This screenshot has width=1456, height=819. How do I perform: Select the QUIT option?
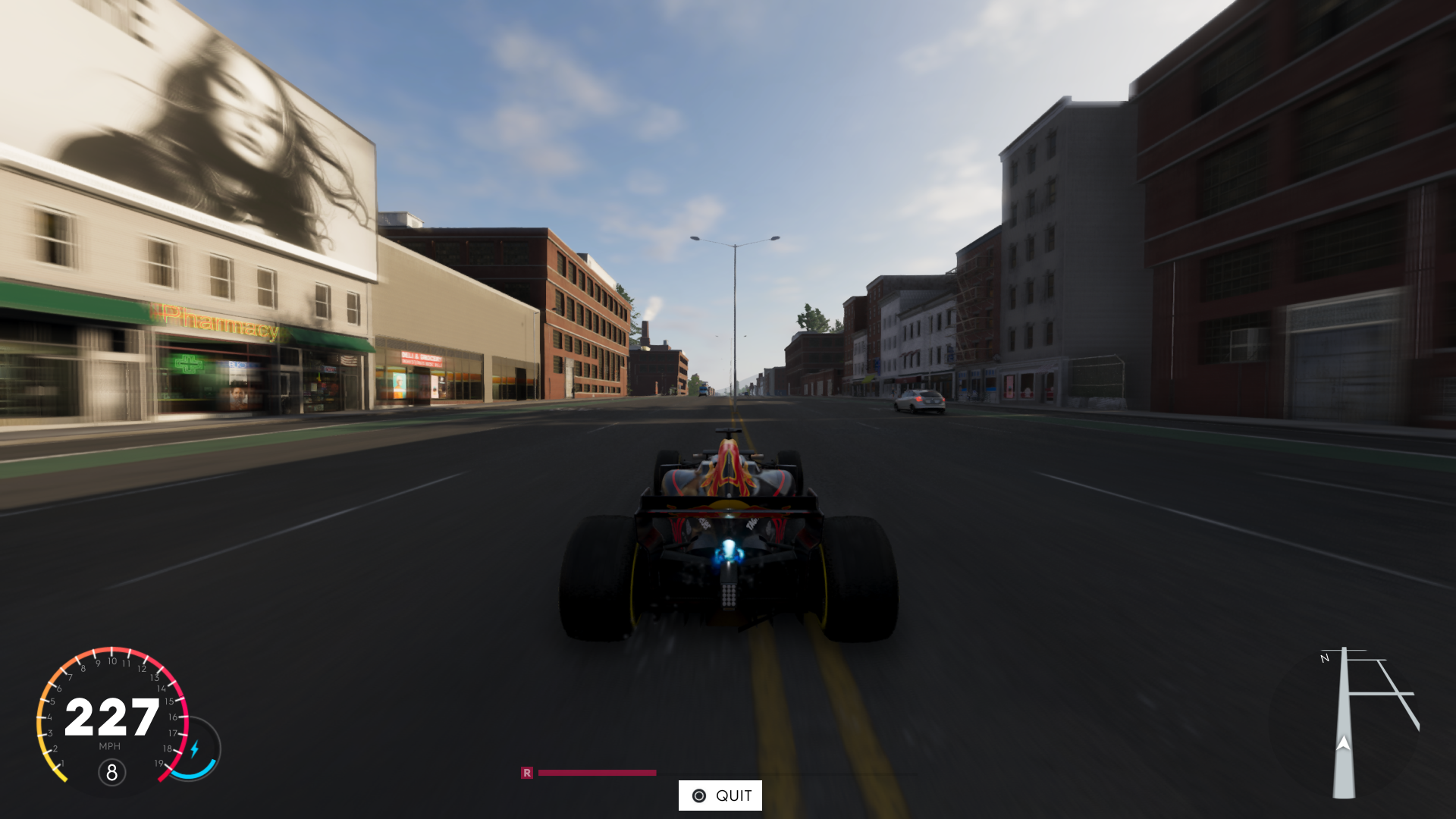click(x=720, y=795)
